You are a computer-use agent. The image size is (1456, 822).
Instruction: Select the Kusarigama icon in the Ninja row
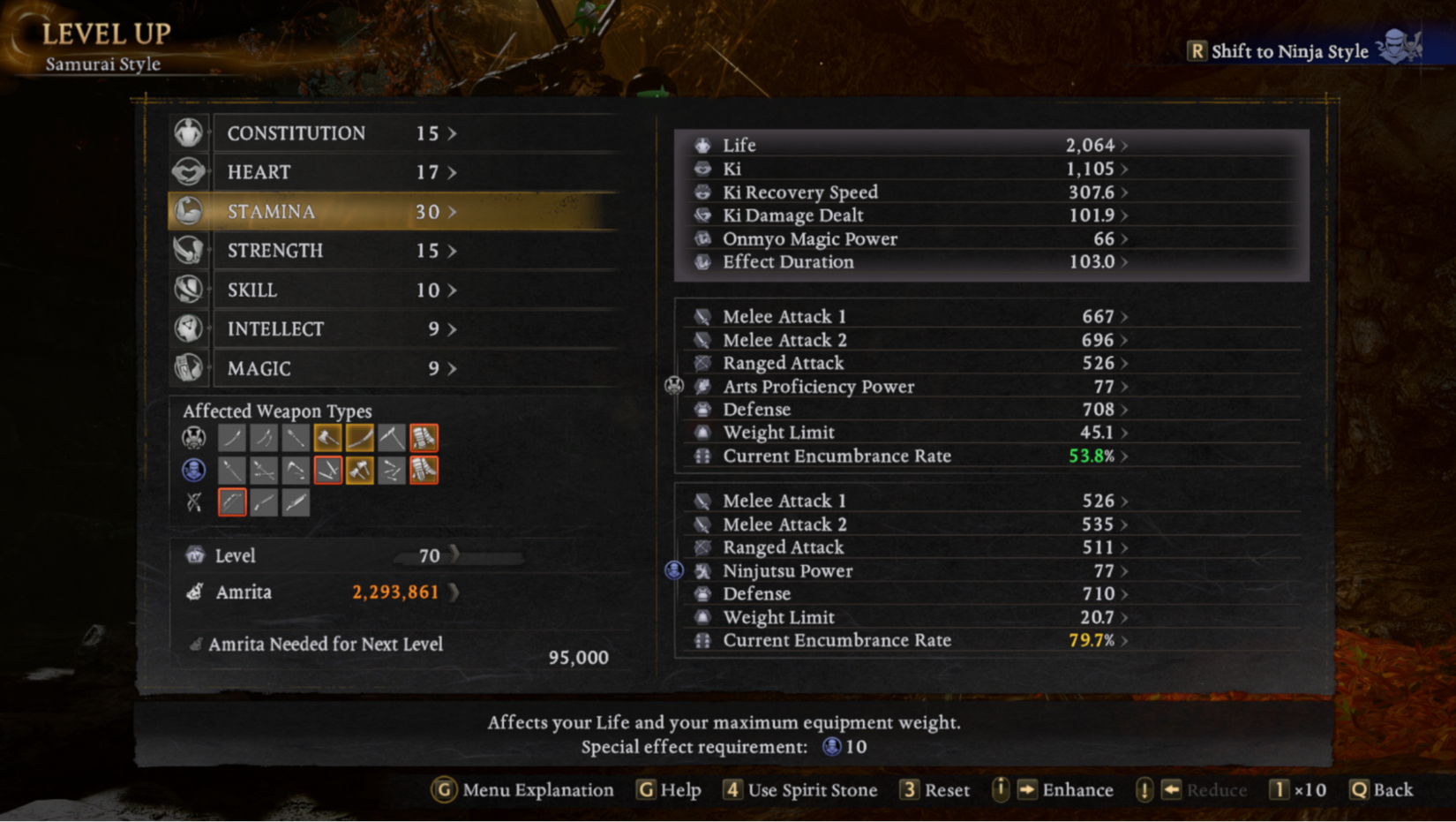point(296,471)
